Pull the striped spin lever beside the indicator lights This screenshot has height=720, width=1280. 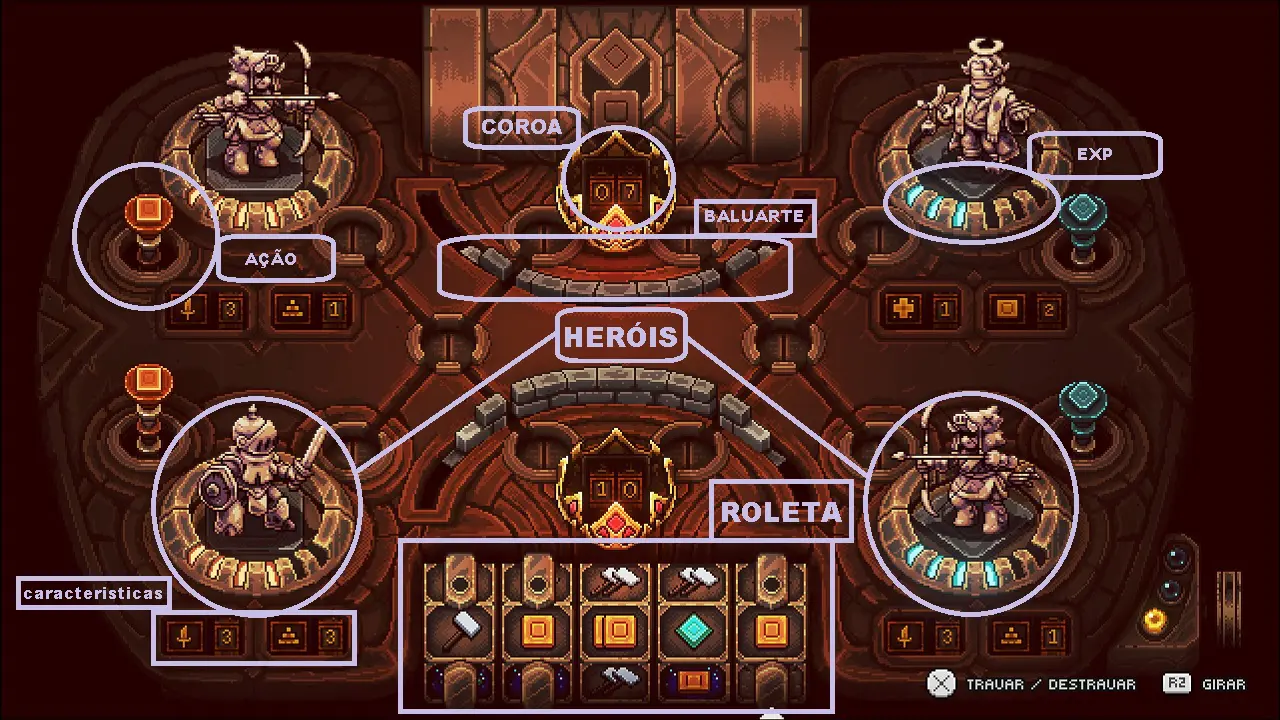[x=1227, y=598]
